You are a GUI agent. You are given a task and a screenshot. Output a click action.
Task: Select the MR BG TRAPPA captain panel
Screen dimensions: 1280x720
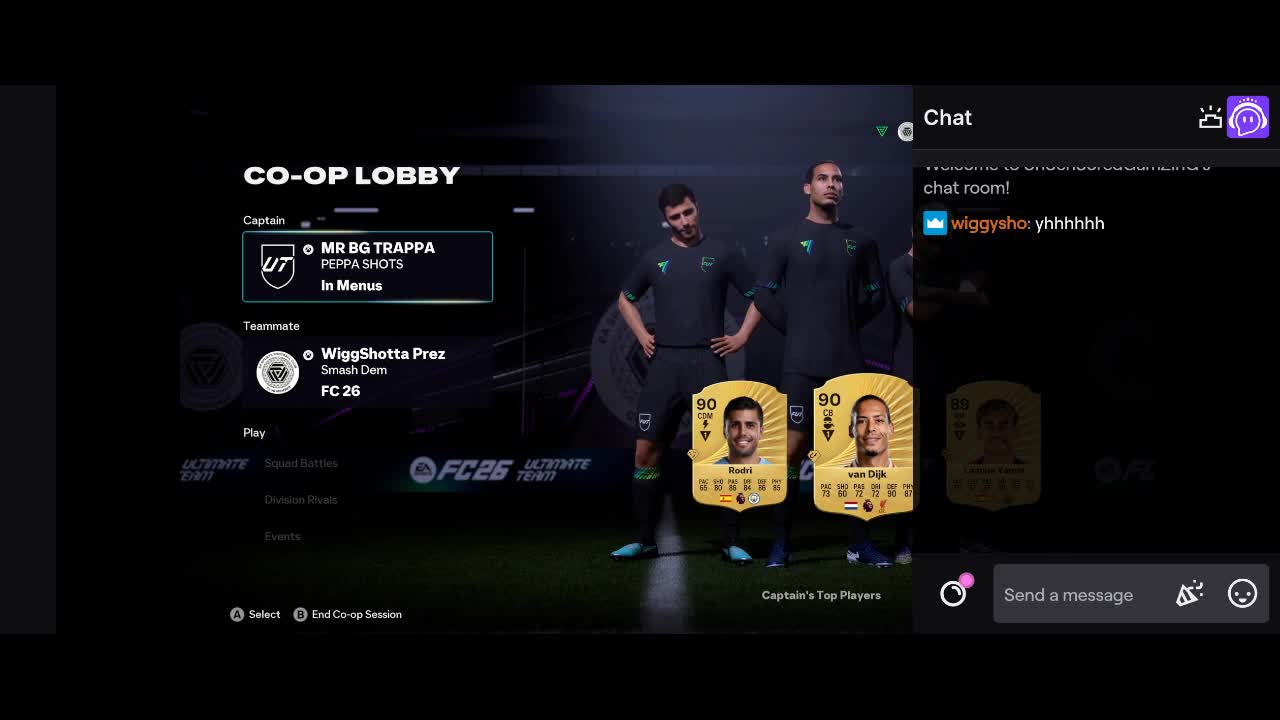click(367, 266)
